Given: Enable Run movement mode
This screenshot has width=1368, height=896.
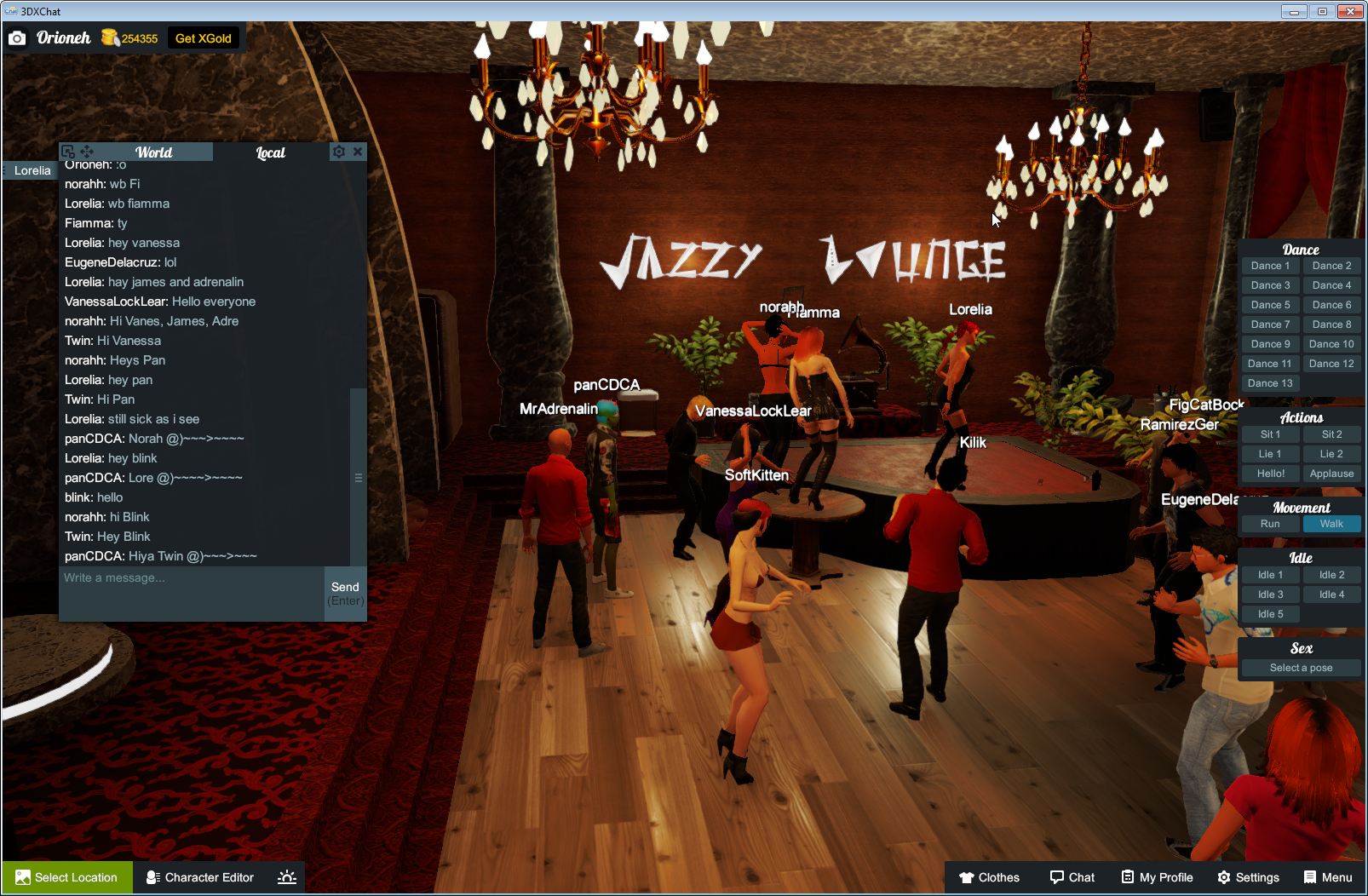Looking at the screenshot, I should (1270, 524).
